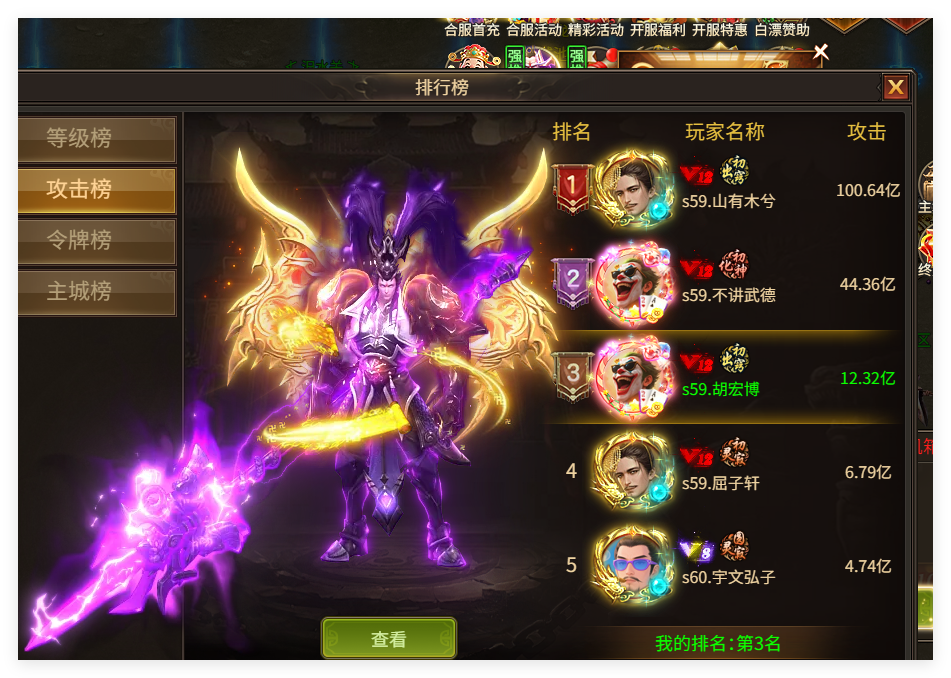This screenshot has height=678, width=951.
Task: Switch to the 等级榜 tab
Action: click(x=97, y=139)
